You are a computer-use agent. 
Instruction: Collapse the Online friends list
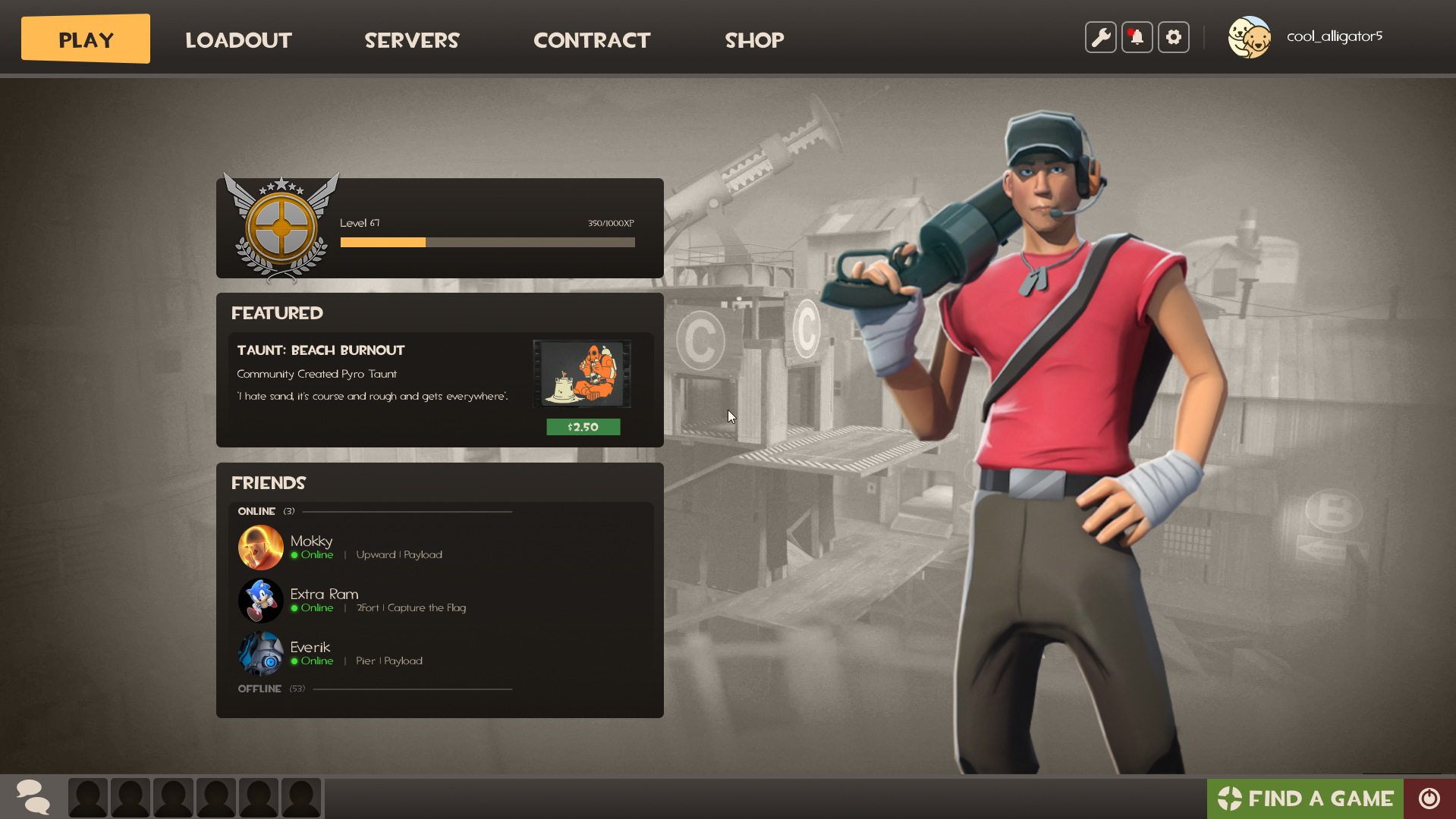coord(256,511)
